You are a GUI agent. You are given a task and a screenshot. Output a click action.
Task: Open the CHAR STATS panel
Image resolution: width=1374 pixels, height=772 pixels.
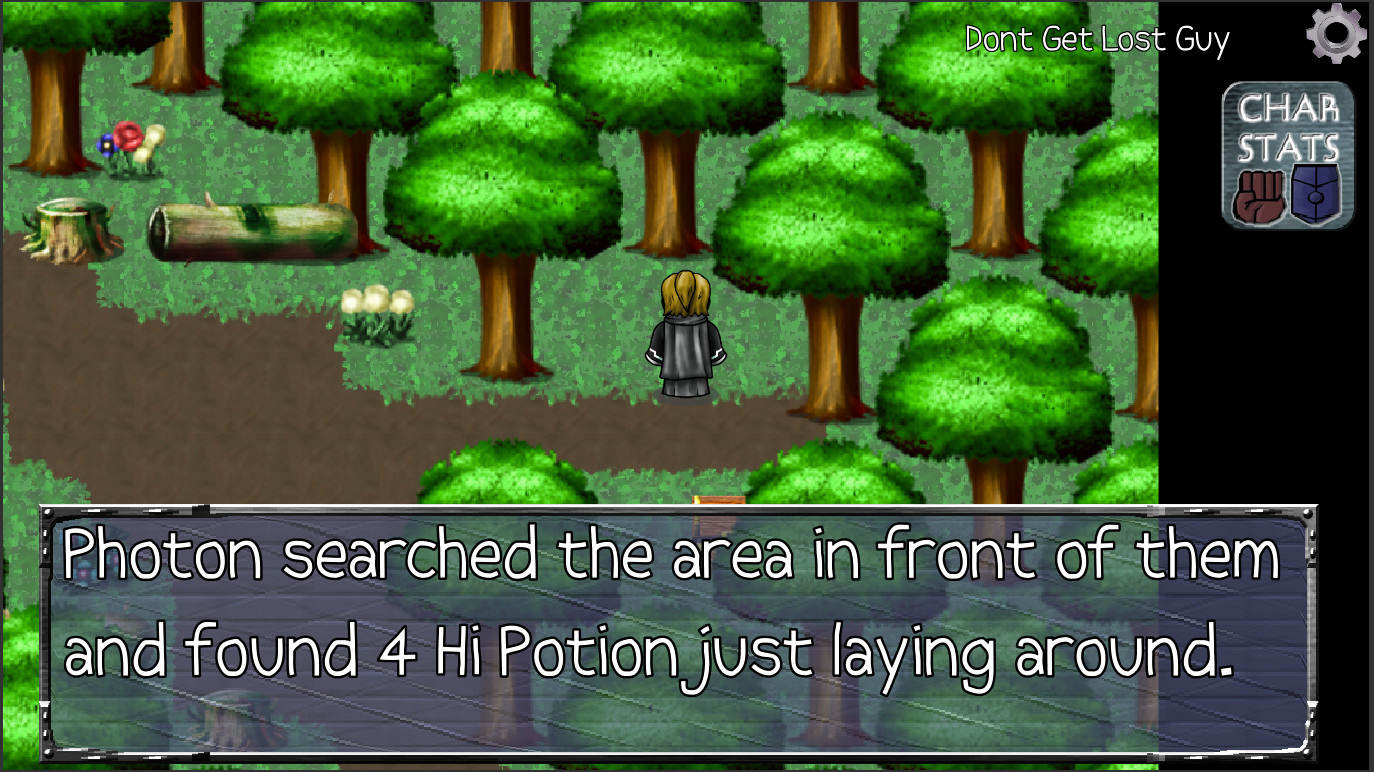tap(1288, 150)
